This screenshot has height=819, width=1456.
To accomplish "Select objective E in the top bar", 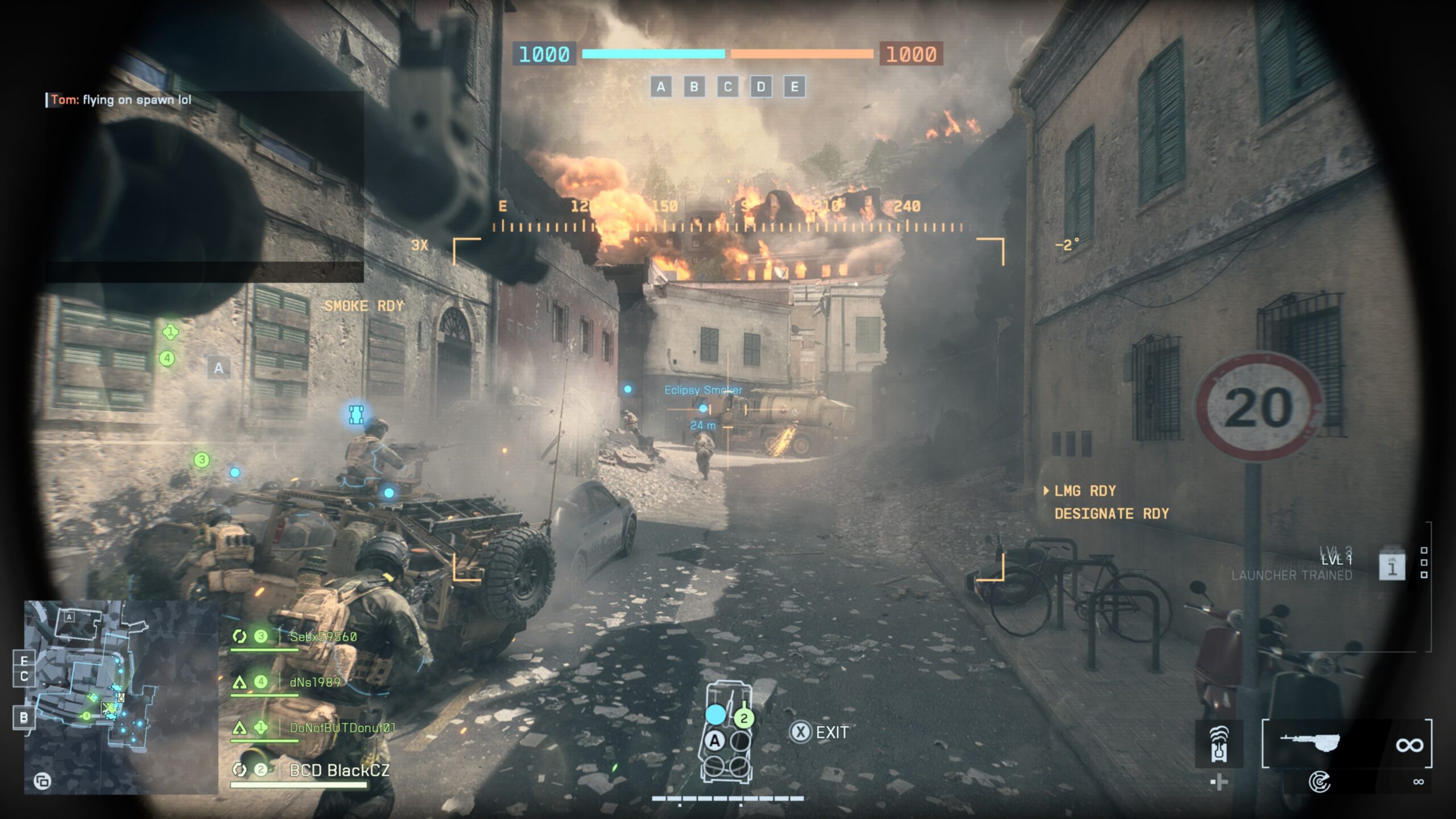I will pos(795,87).
